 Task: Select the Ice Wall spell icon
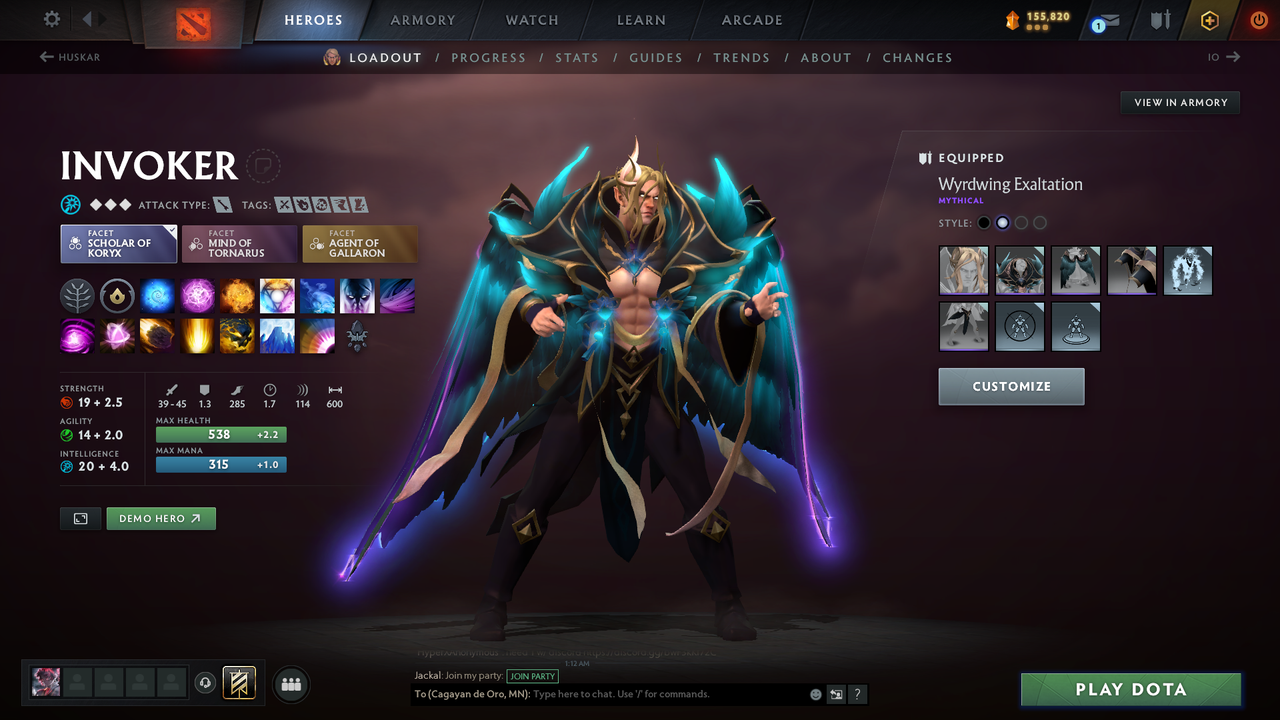277,335
